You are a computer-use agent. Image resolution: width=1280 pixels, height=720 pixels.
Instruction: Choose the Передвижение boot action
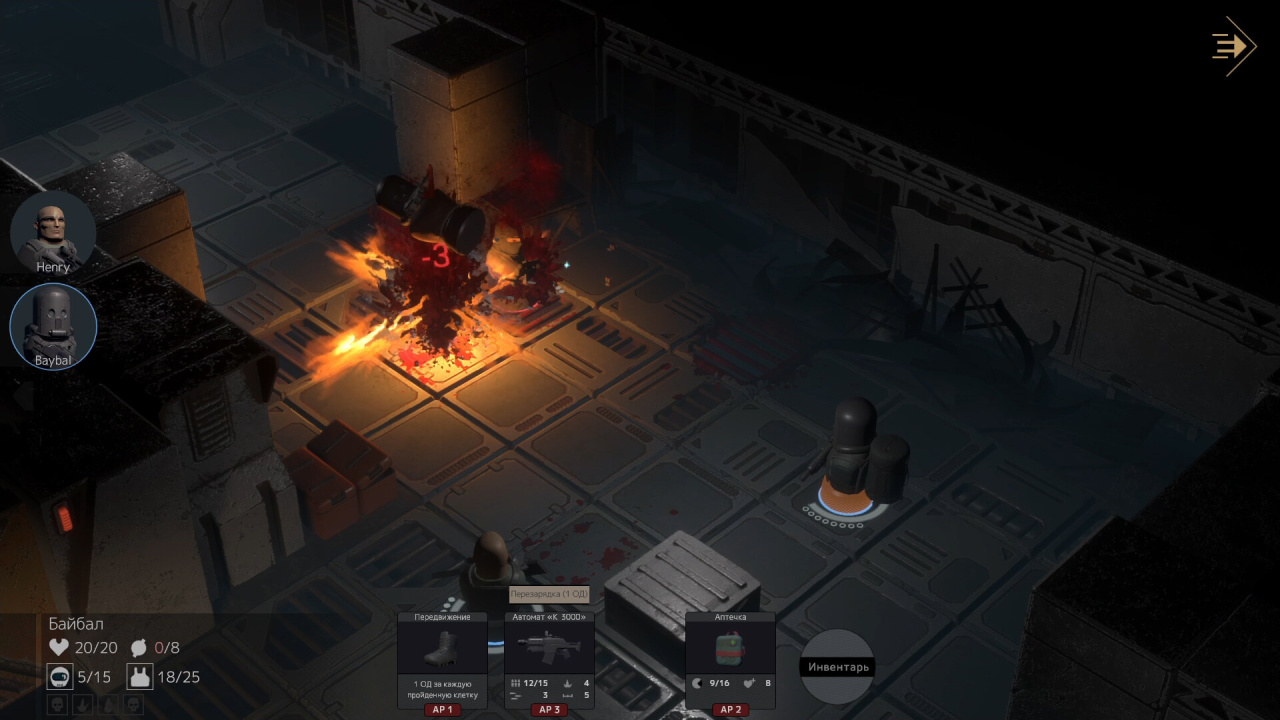coord(442,650)
